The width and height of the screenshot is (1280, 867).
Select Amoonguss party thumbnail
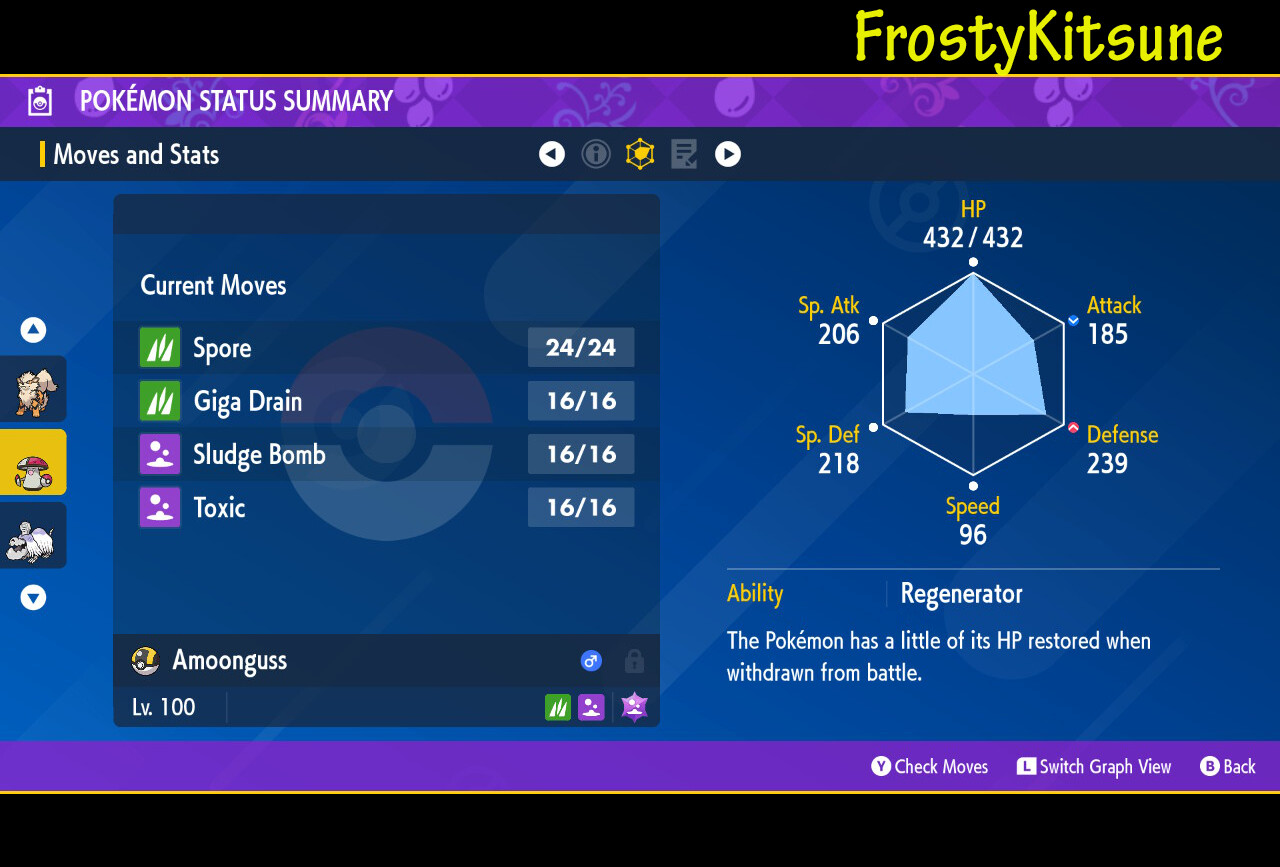(33, 462)
